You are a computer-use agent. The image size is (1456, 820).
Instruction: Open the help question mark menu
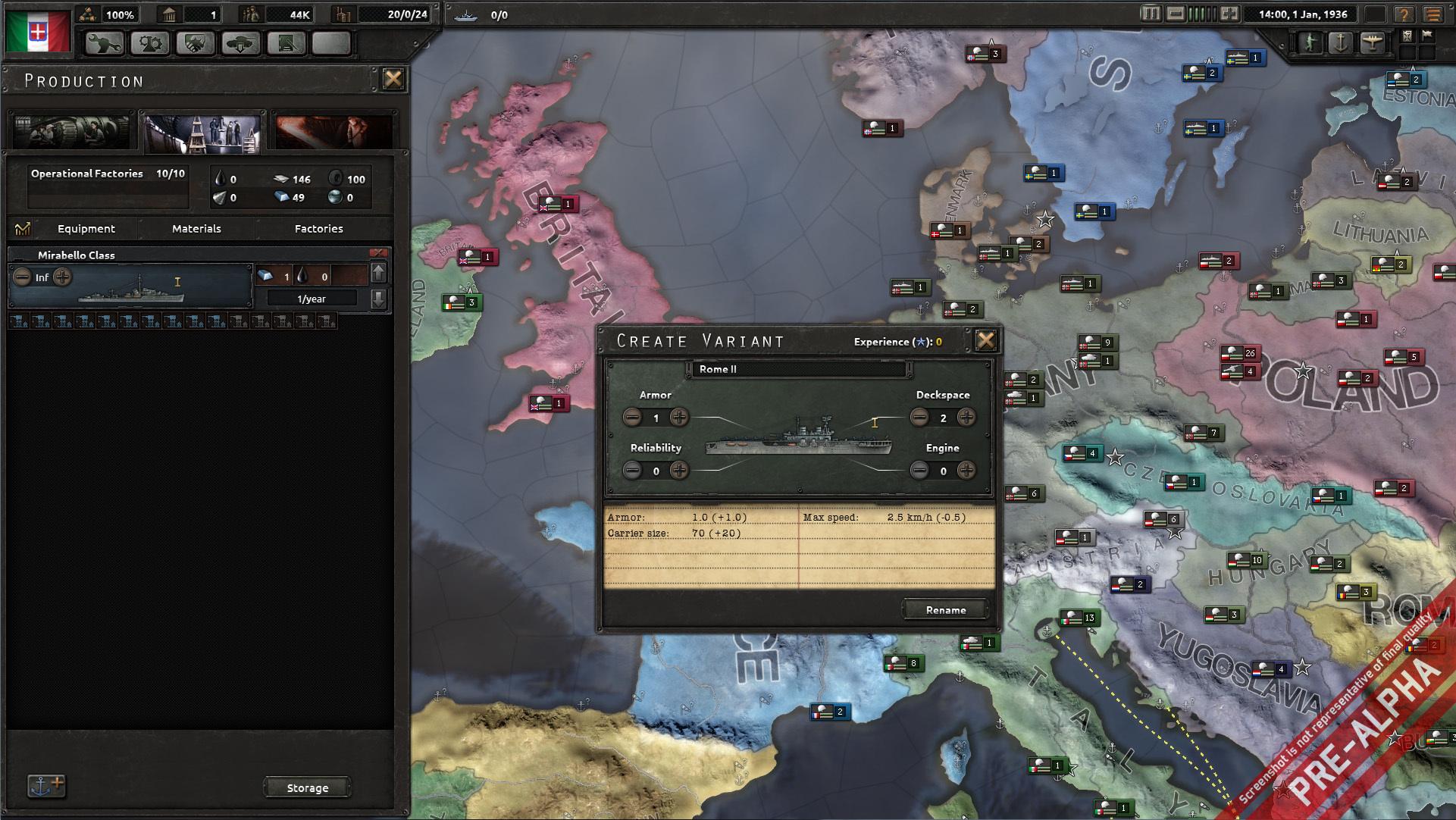1404,14
